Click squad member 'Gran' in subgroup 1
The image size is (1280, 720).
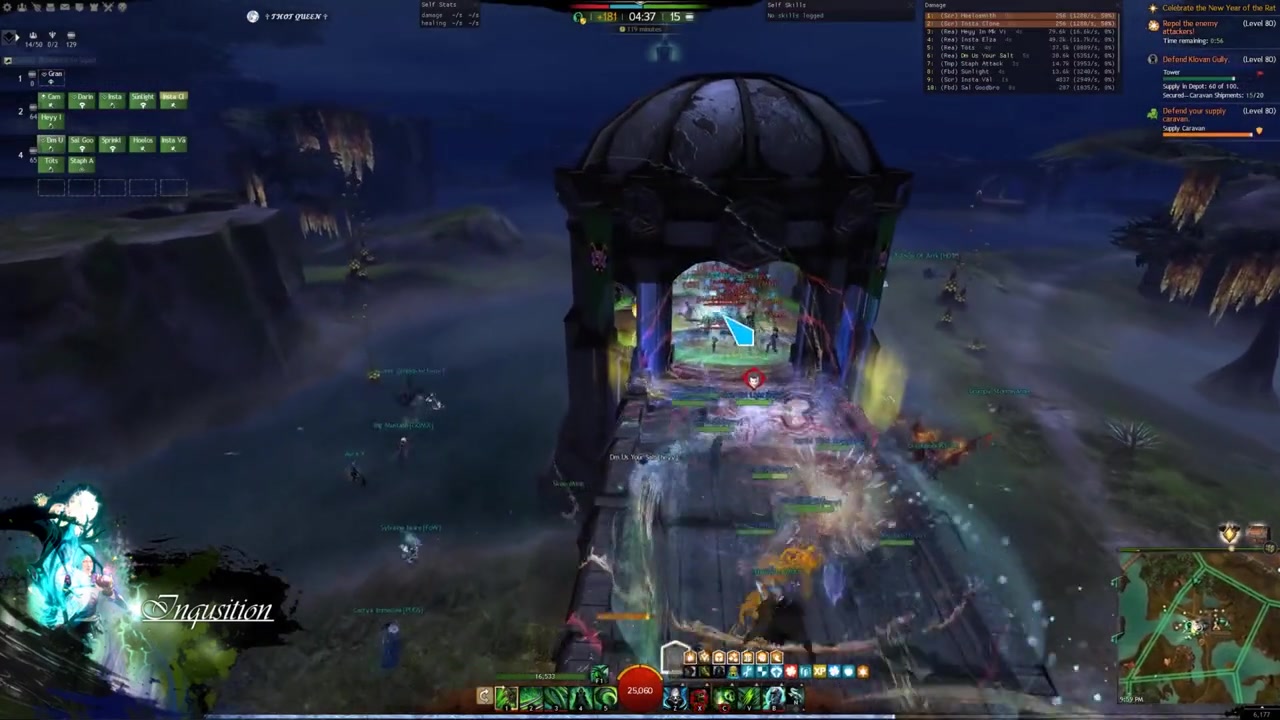point(52,77)
